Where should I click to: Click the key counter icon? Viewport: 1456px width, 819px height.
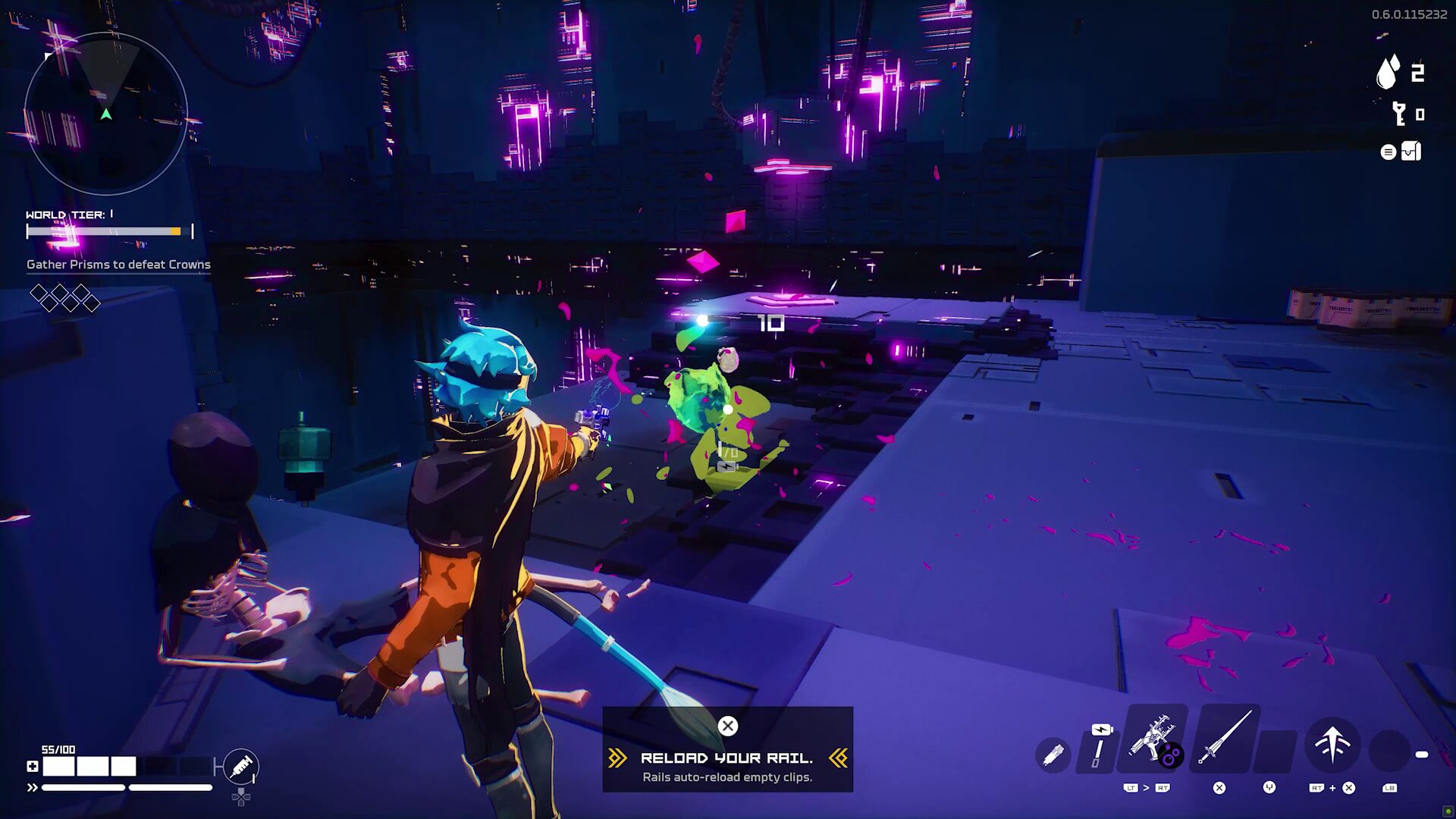(1399, 115)
